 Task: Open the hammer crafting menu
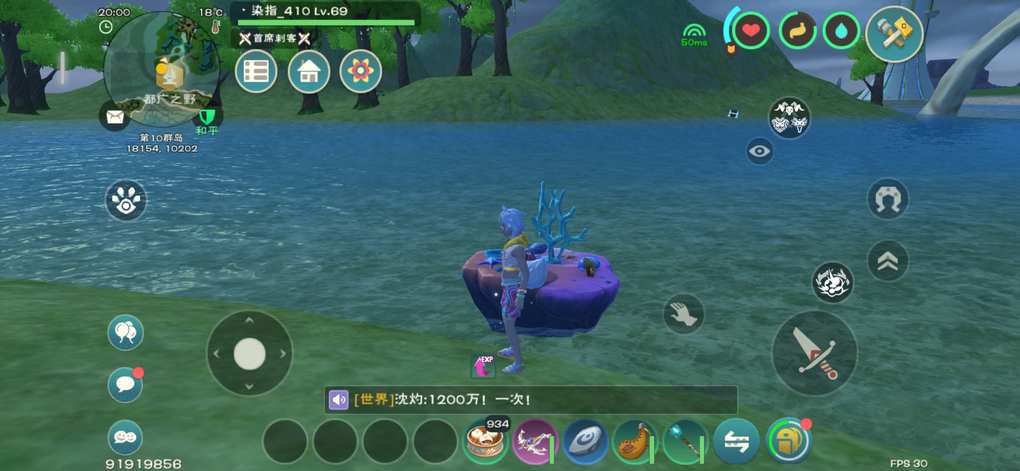(894, 34)
